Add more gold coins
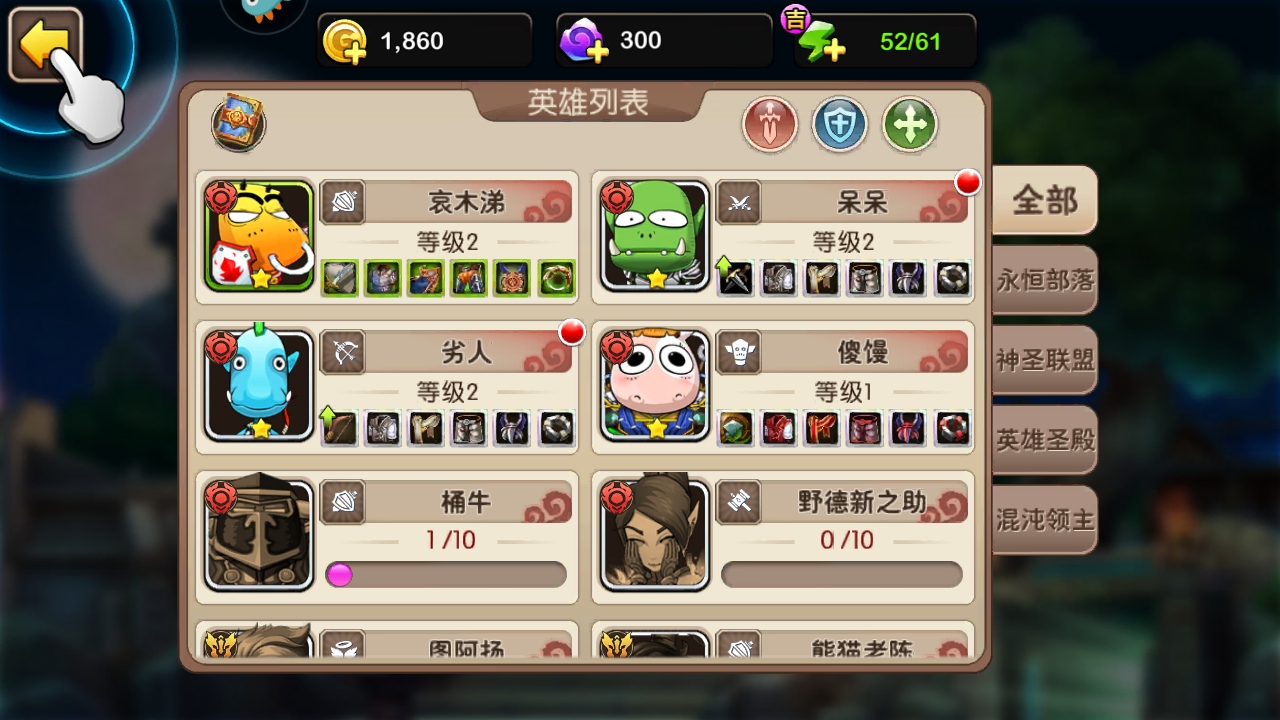This screenshot has height=720, width=1280. coord(346,42)
